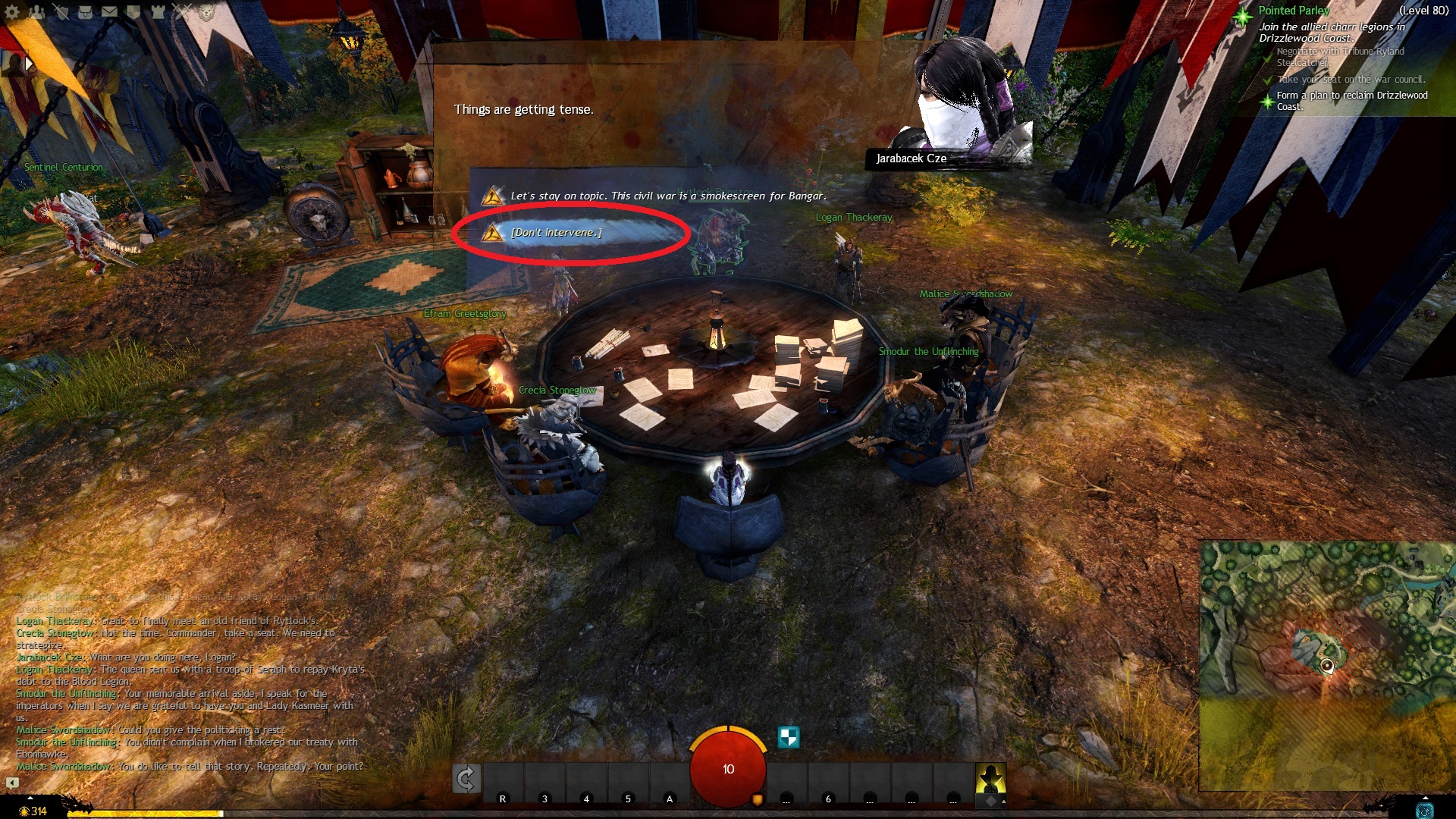Click the Pointed Parley quest title
The height and width of the screenshot is (819, 1456).
(1294, 11)
